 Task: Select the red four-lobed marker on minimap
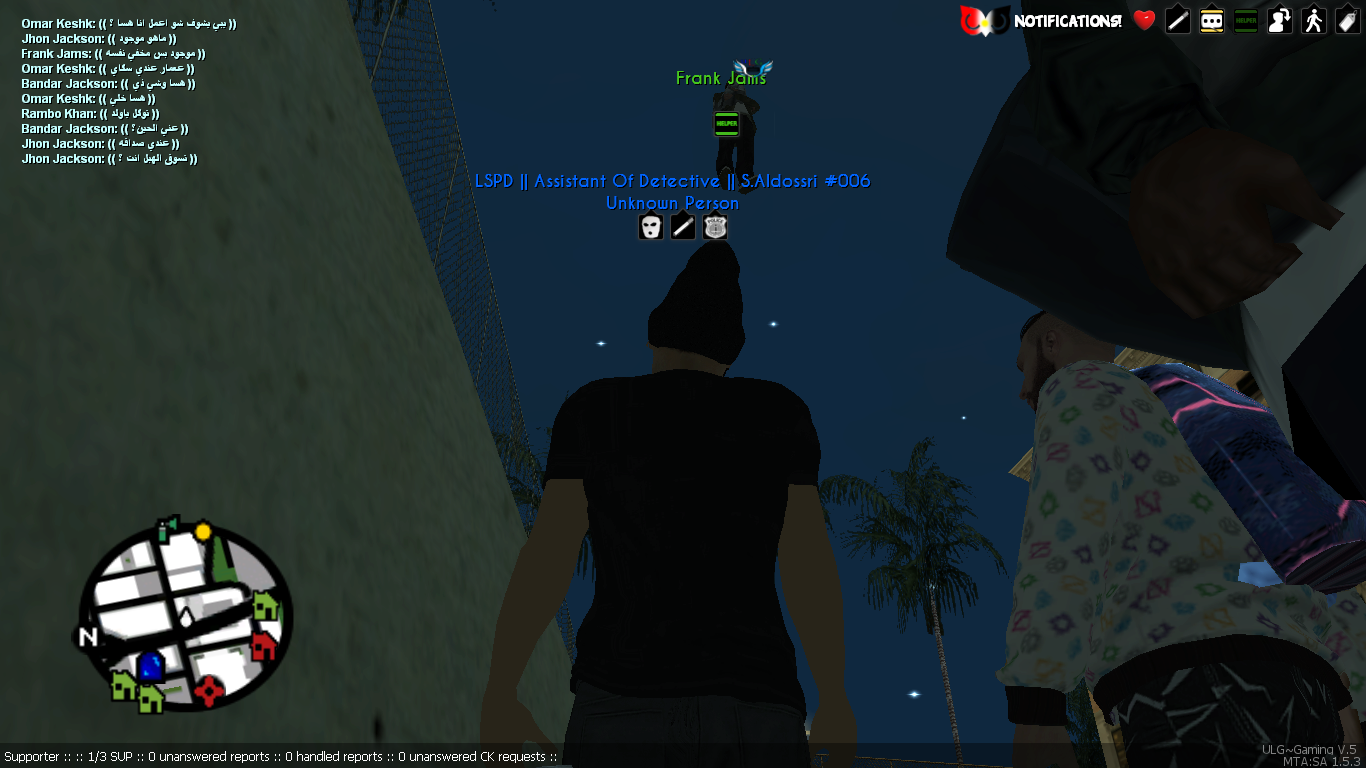pos(208,689)
